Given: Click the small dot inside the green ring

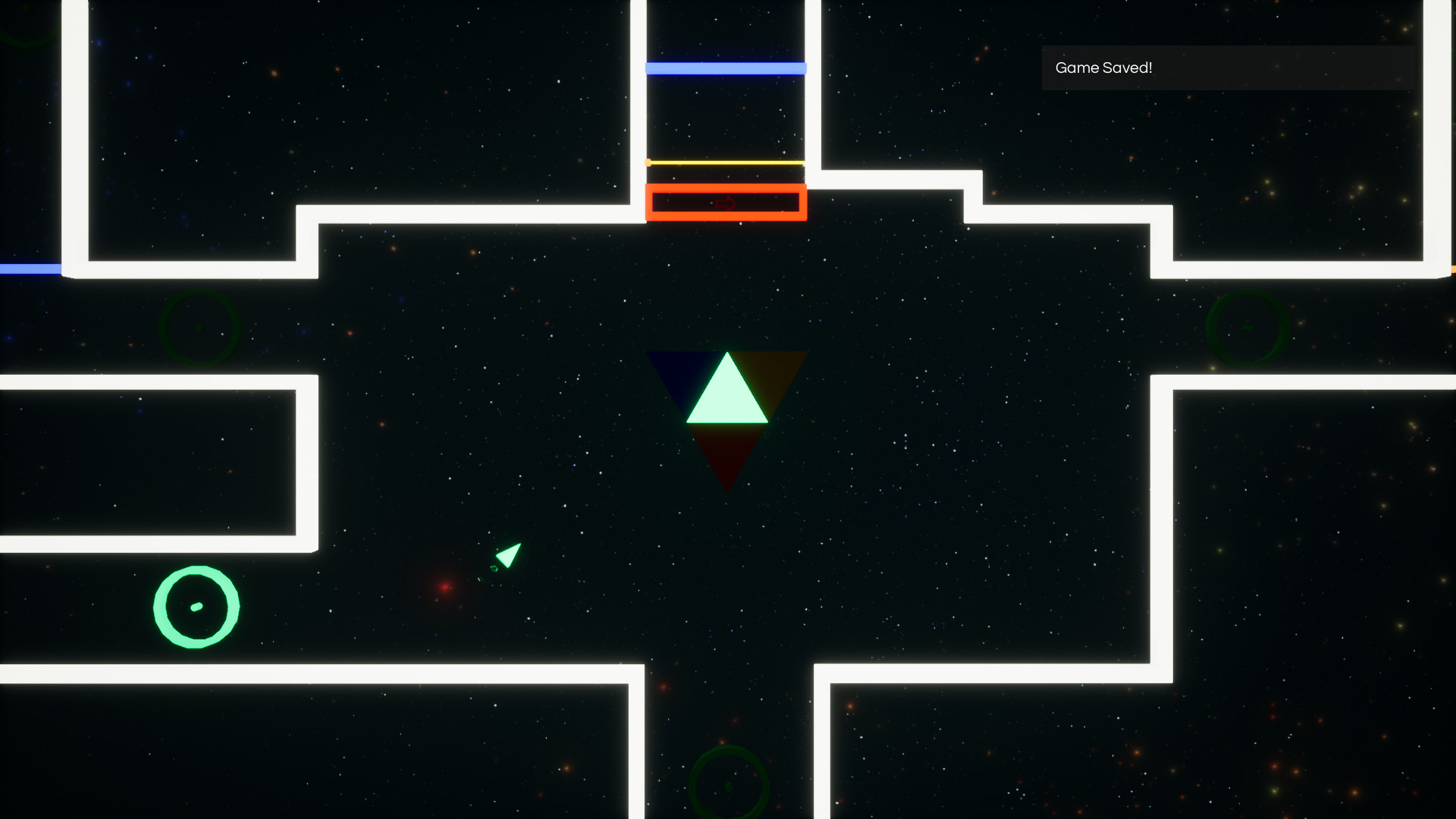Looking at the screenshot, I should pyautogui.click(x=196, y=605).
